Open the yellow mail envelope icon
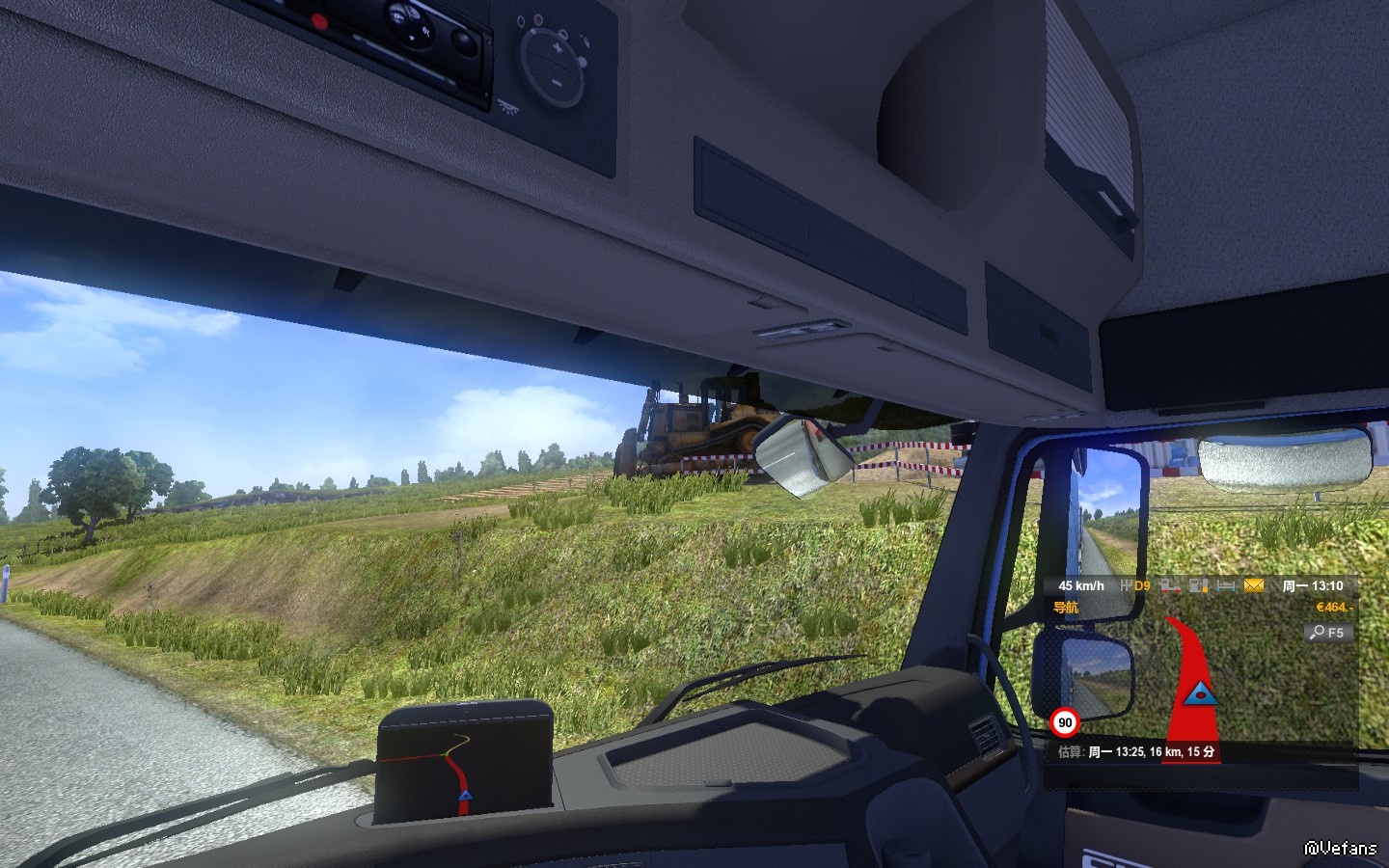Screen dimensions: 1389x868 [1253, 585]
